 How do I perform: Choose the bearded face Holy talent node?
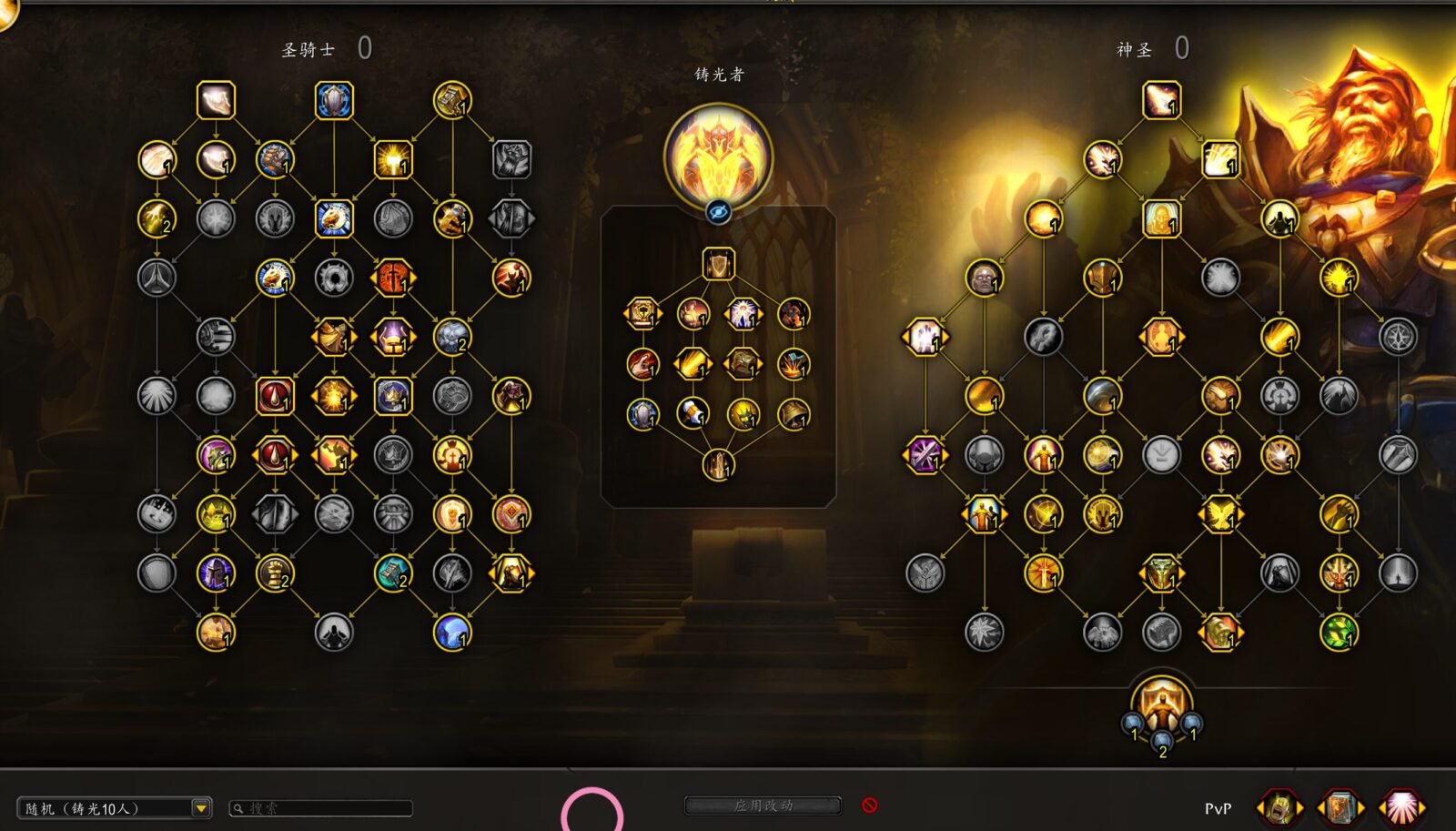tap(984, 278)
